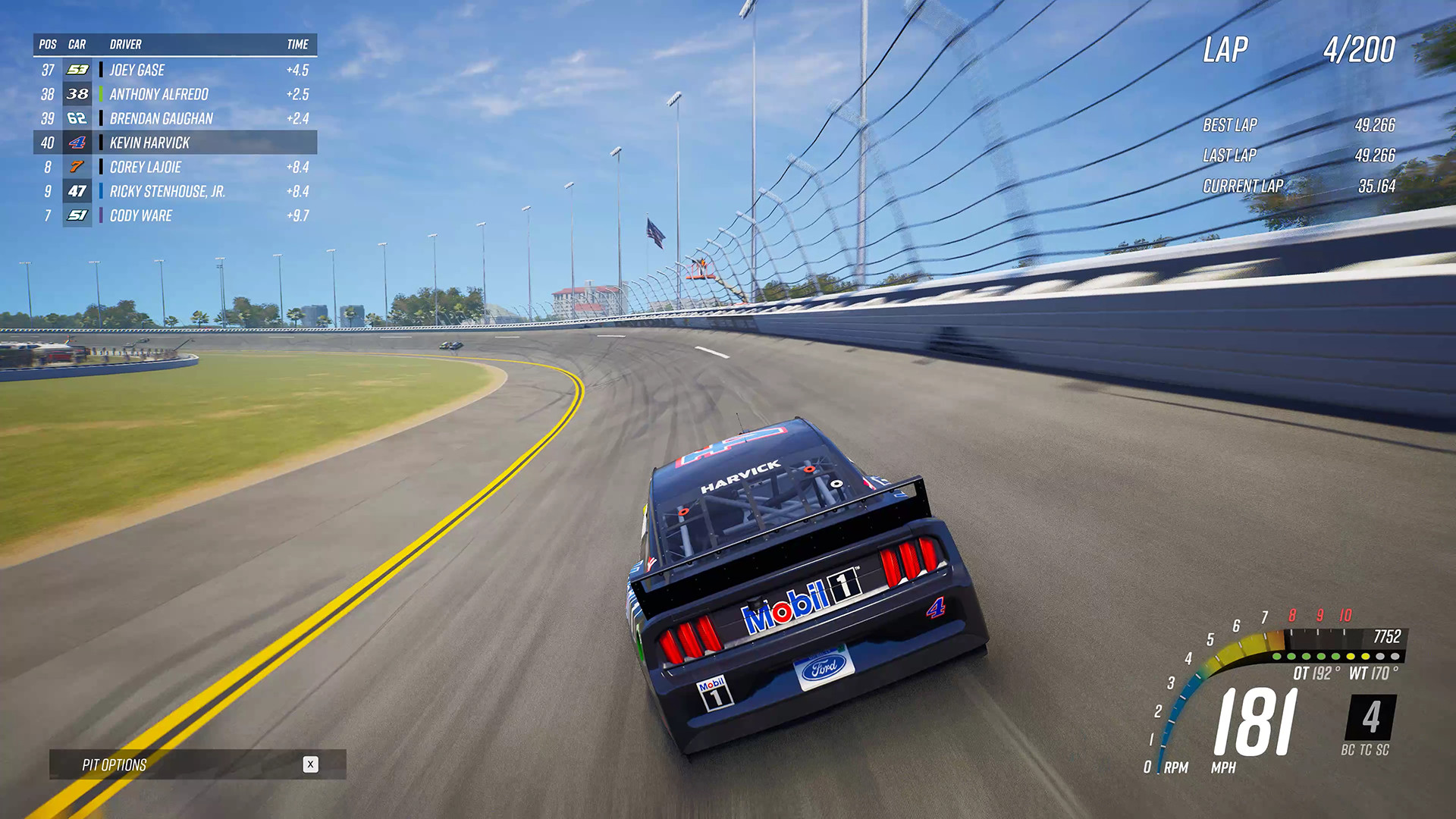Click Ricky Stenhouse Jr.'s car 47 badge
1456x819 pixels.
tap(77, 191)
